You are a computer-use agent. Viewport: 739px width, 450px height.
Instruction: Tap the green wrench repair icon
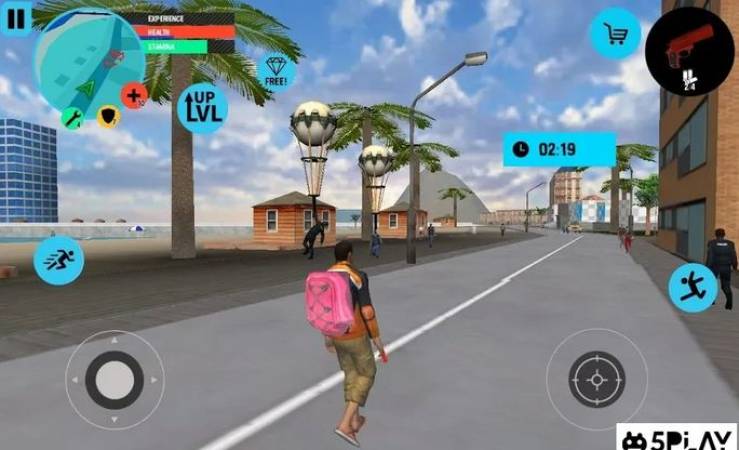pyautogui.click(x=73, y=118)
